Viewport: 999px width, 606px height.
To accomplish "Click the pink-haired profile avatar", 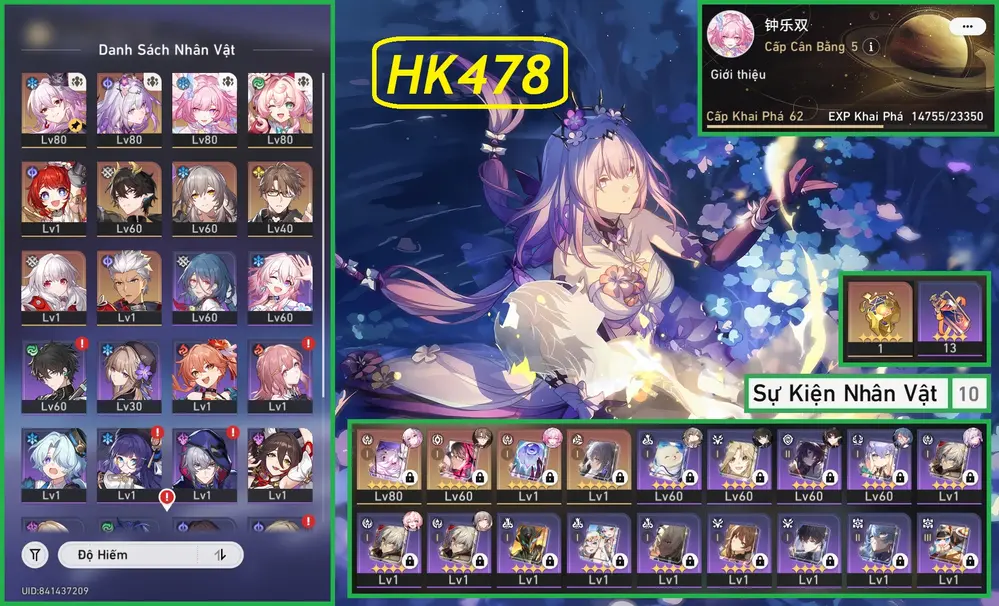I will (730, 36).
